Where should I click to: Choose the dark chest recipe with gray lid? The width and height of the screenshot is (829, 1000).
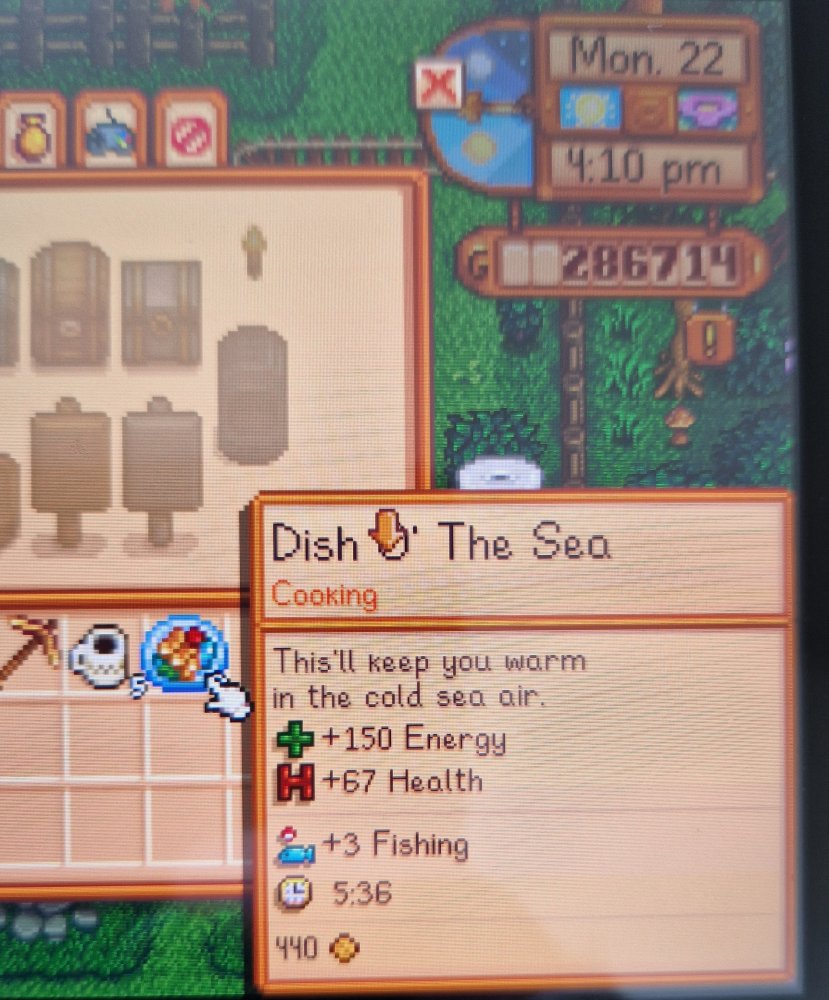(x=160, y=311)
